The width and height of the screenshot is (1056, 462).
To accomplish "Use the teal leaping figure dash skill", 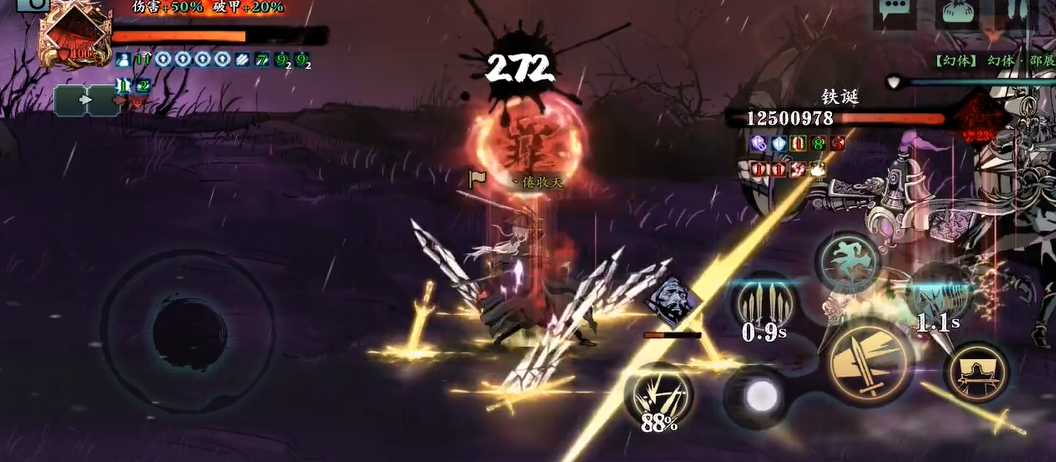I will coord(848,262).
